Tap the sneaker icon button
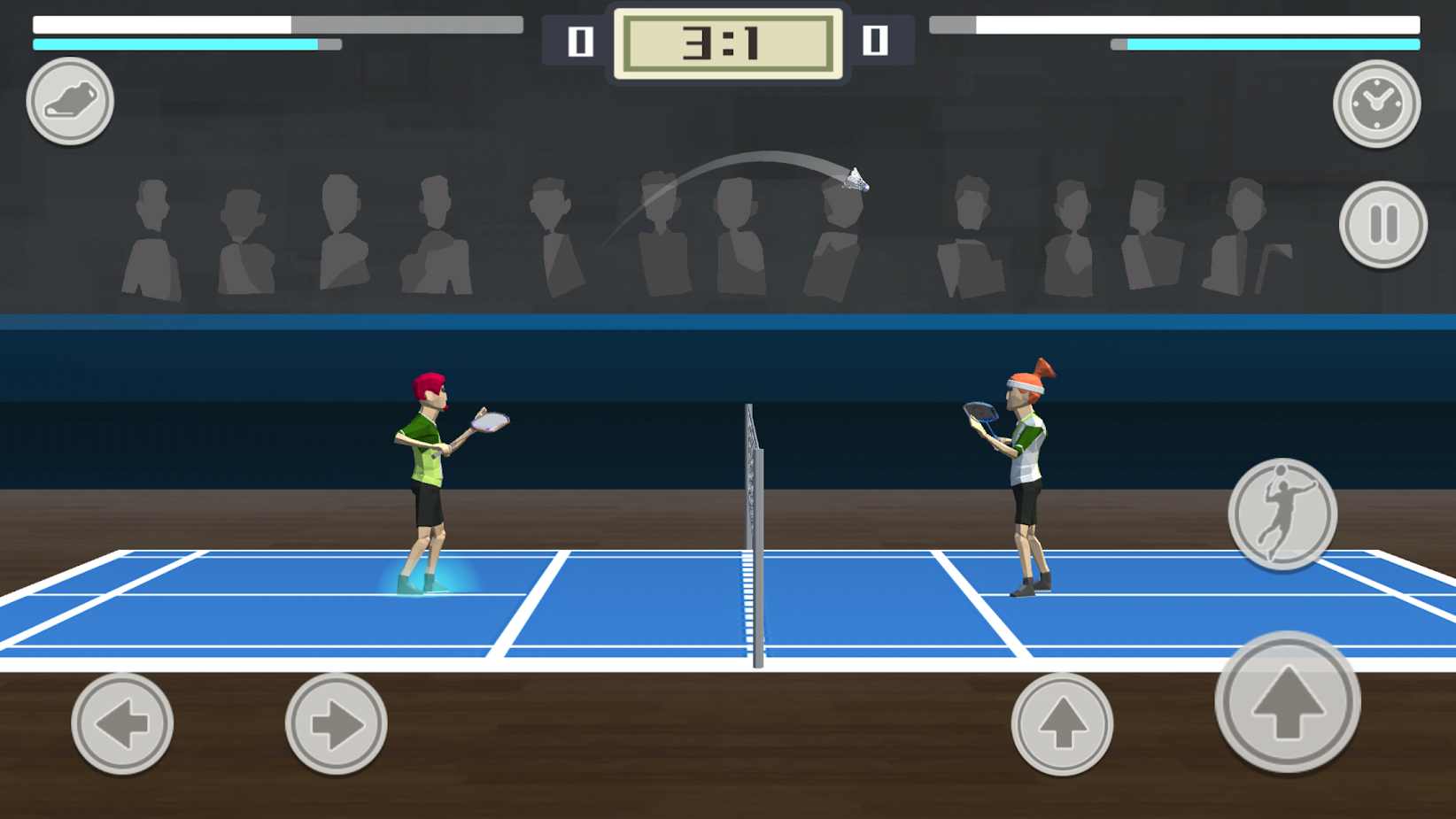 [x=70, y=101]
